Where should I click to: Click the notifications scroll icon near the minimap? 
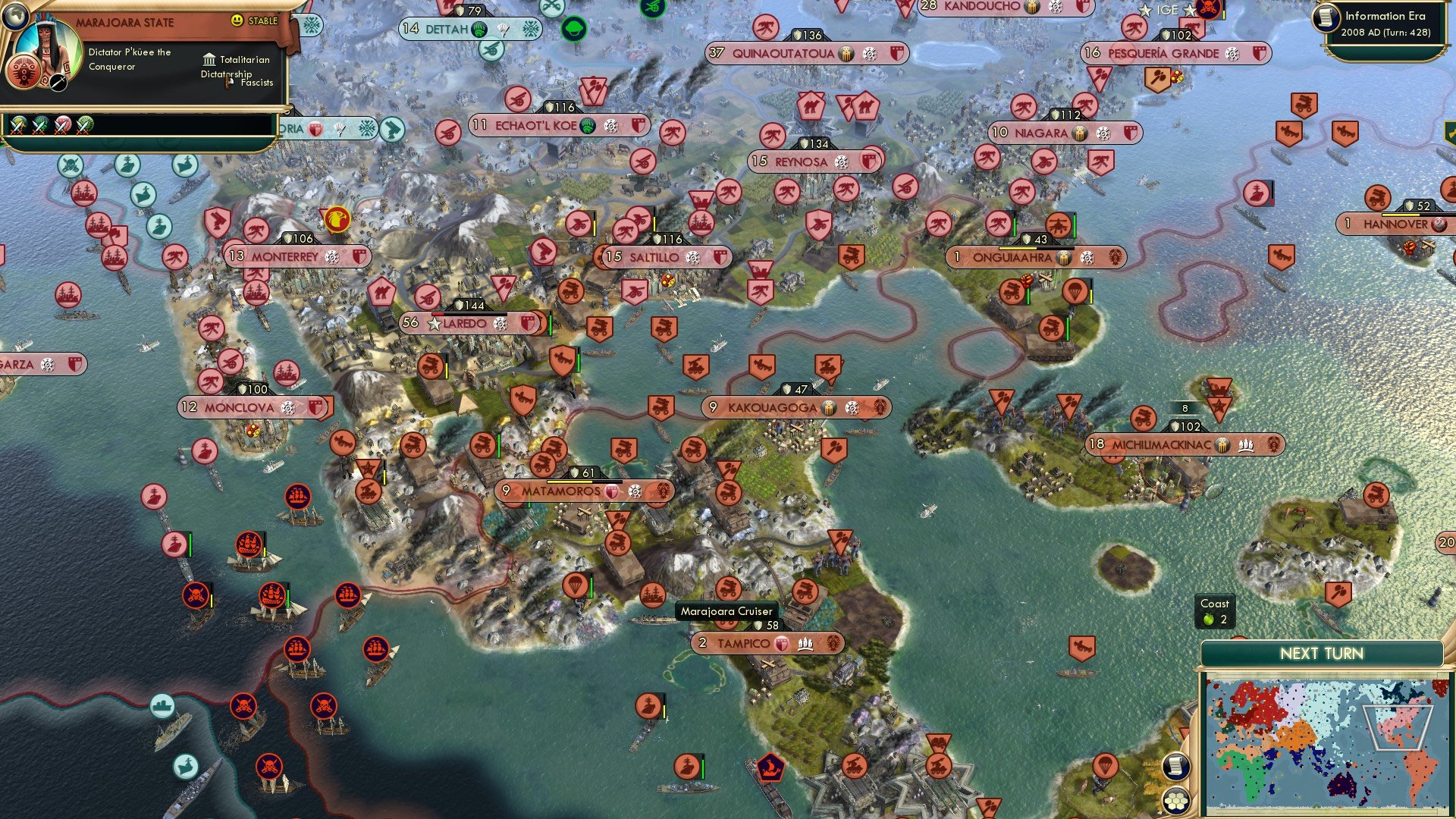[x=1176, y=767]
